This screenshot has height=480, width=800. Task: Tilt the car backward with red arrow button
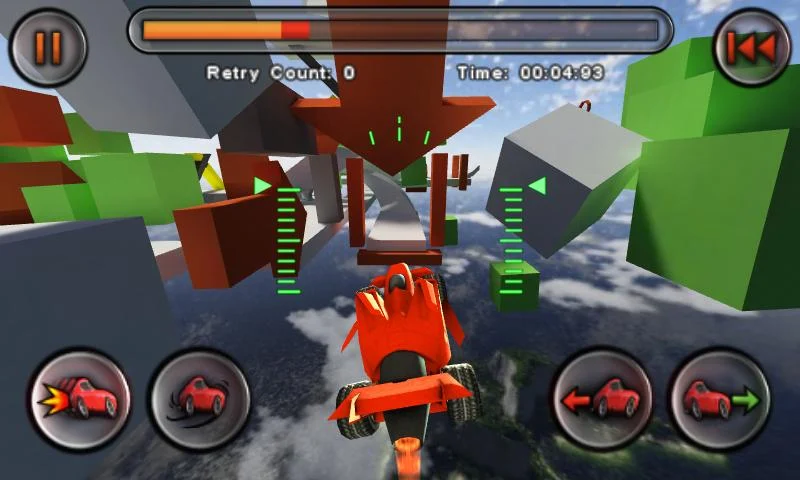click(600, 399)
